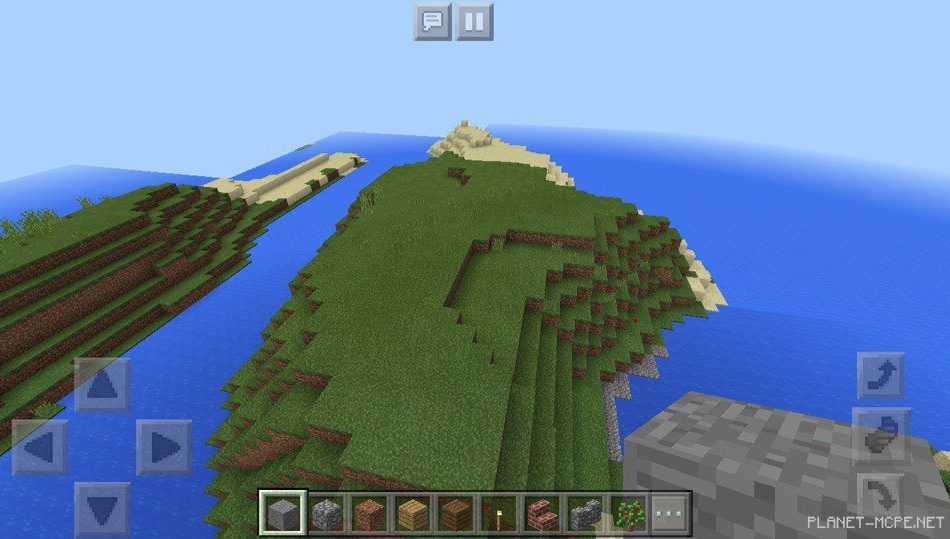The width and height of the screenshot is (950, 539).
Task: Tap the fly up button
Action: (881, 376)
